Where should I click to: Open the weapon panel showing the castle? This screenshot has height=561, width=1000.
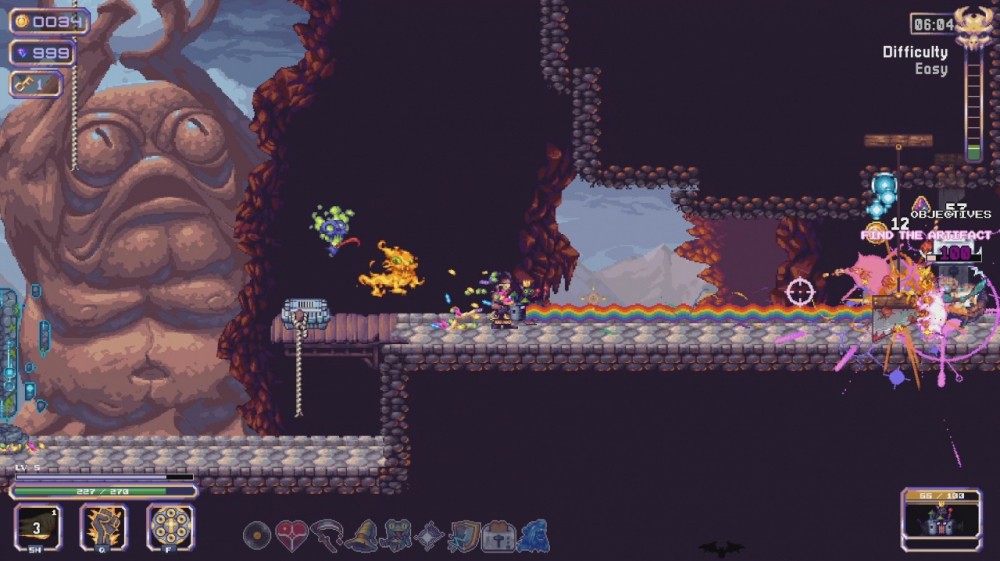[941, 519]
